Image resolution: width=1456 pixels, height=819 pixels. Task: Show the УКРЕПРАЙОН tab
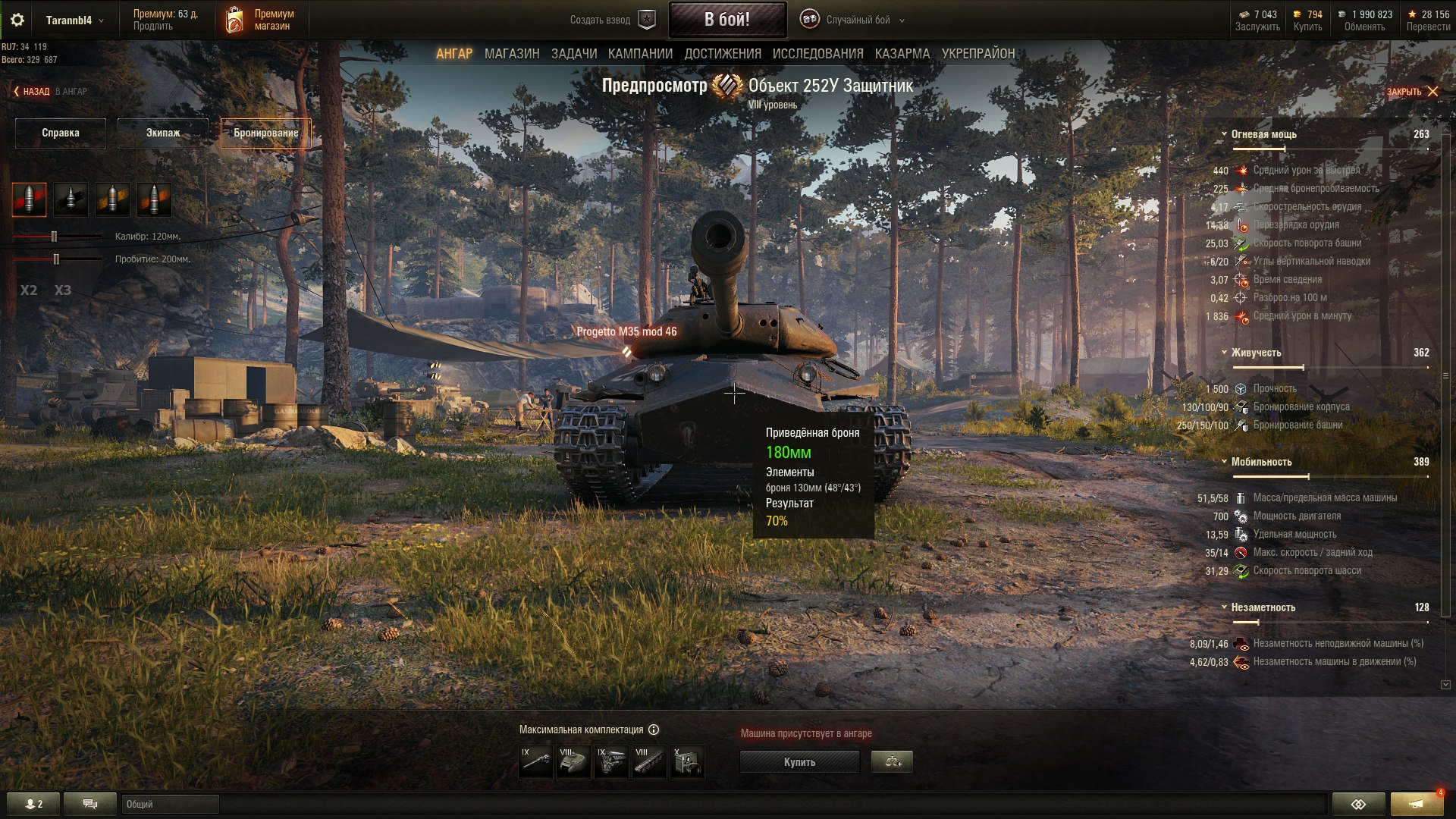point(977,54)
